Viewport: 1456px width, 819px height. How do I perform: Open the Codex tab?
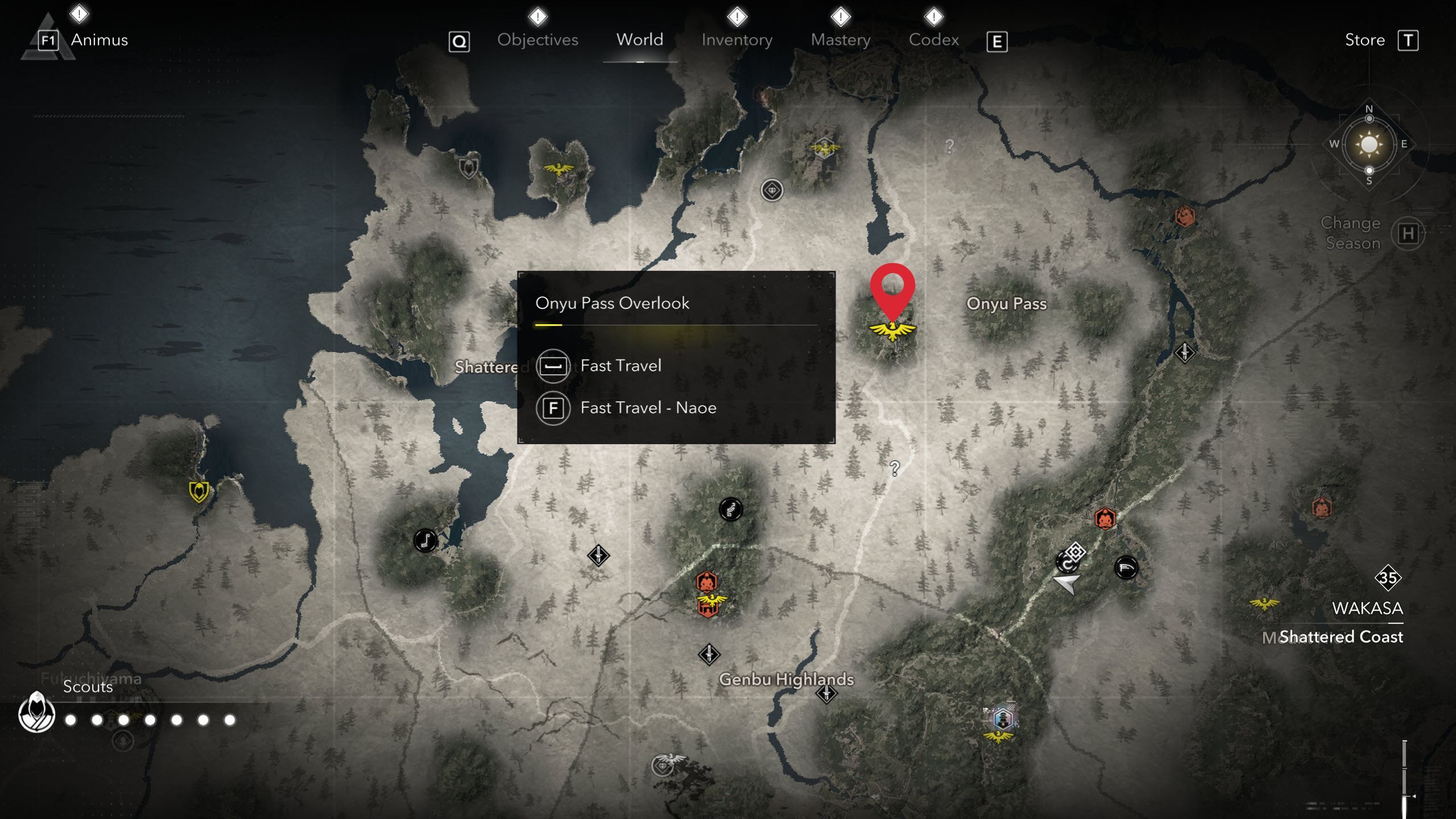click(x=933, y=40)
